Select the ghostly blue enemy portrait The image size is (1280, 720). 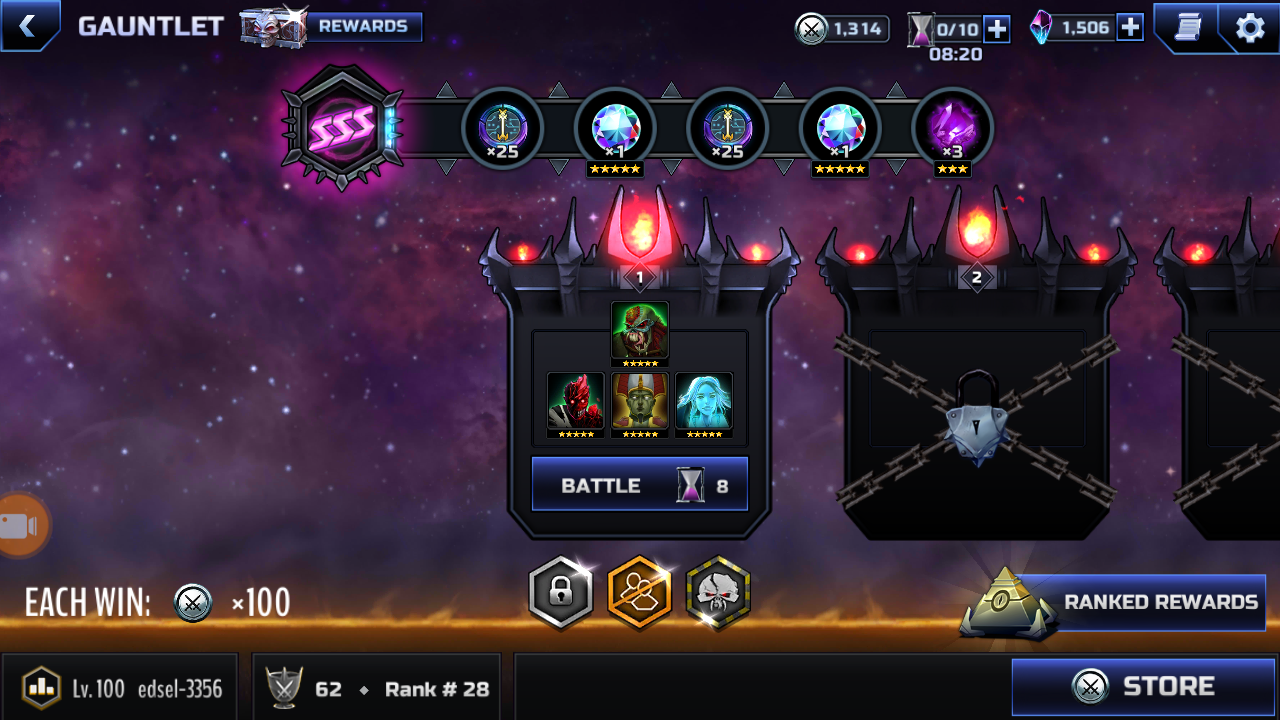tap(704, 402)
